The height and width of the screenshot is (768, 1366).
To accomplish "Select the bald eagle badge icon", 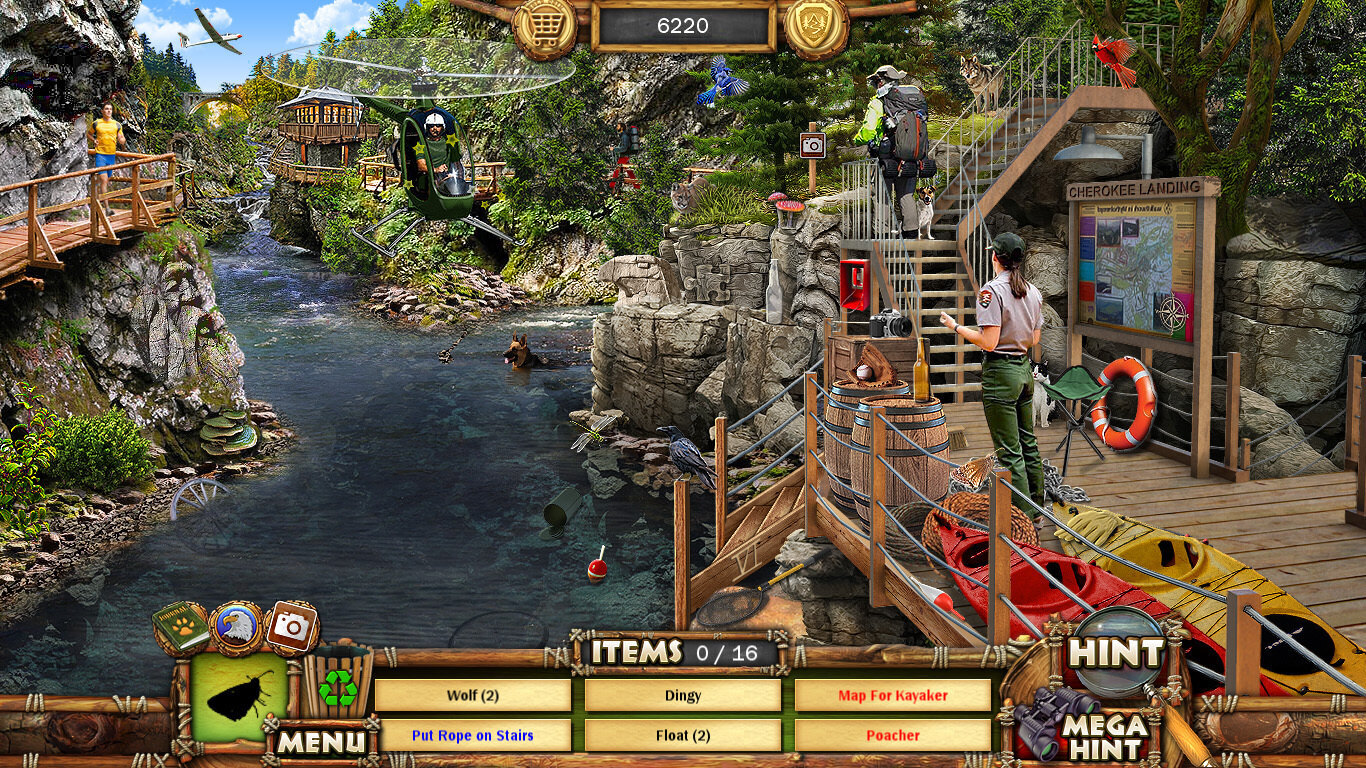I will point(237,627).
